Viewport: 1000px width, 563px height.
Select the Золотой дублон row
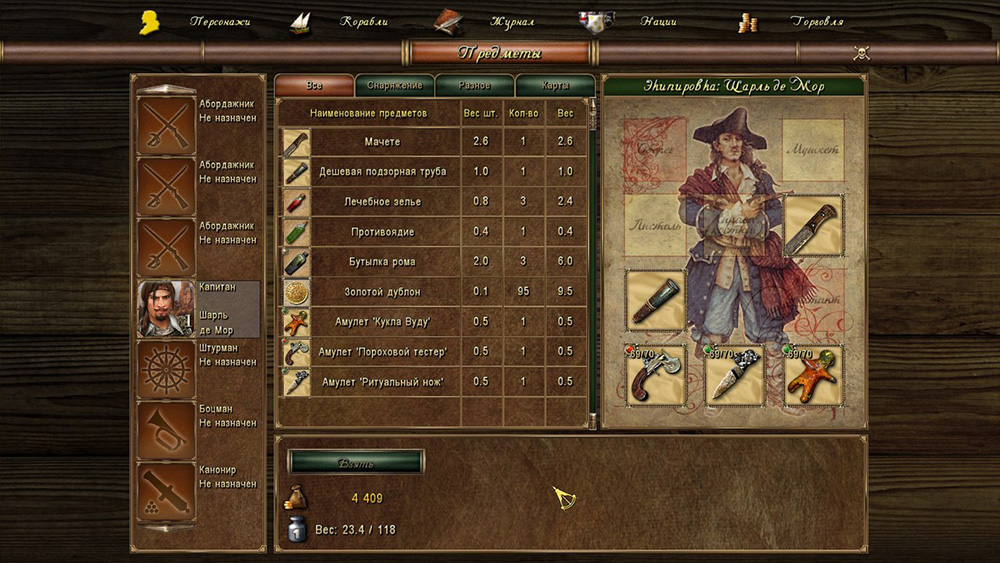pos(368,292)
